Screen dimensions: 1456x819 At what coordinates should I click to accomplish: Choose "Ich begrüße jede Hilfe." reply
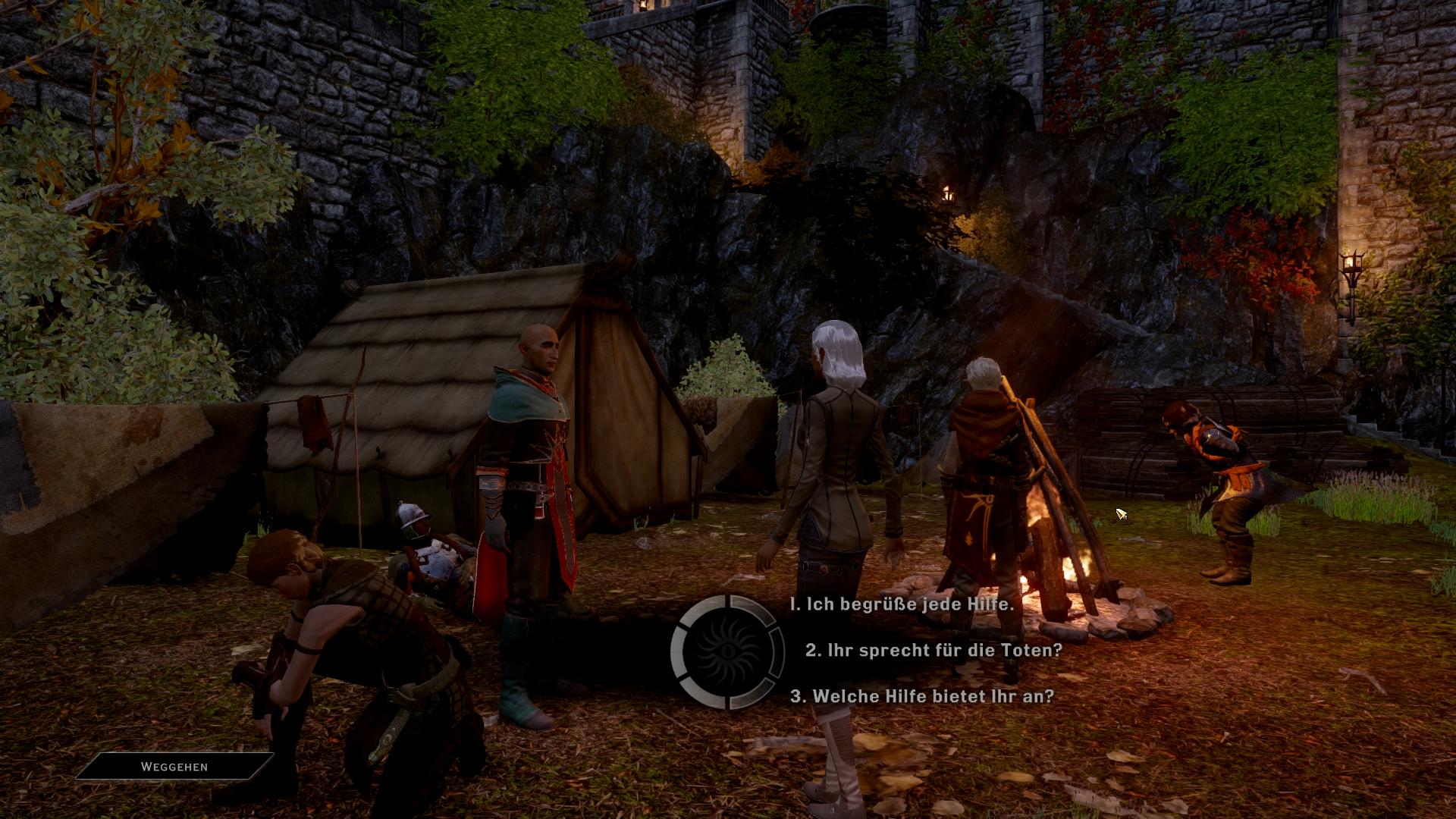tap(902, 604)
